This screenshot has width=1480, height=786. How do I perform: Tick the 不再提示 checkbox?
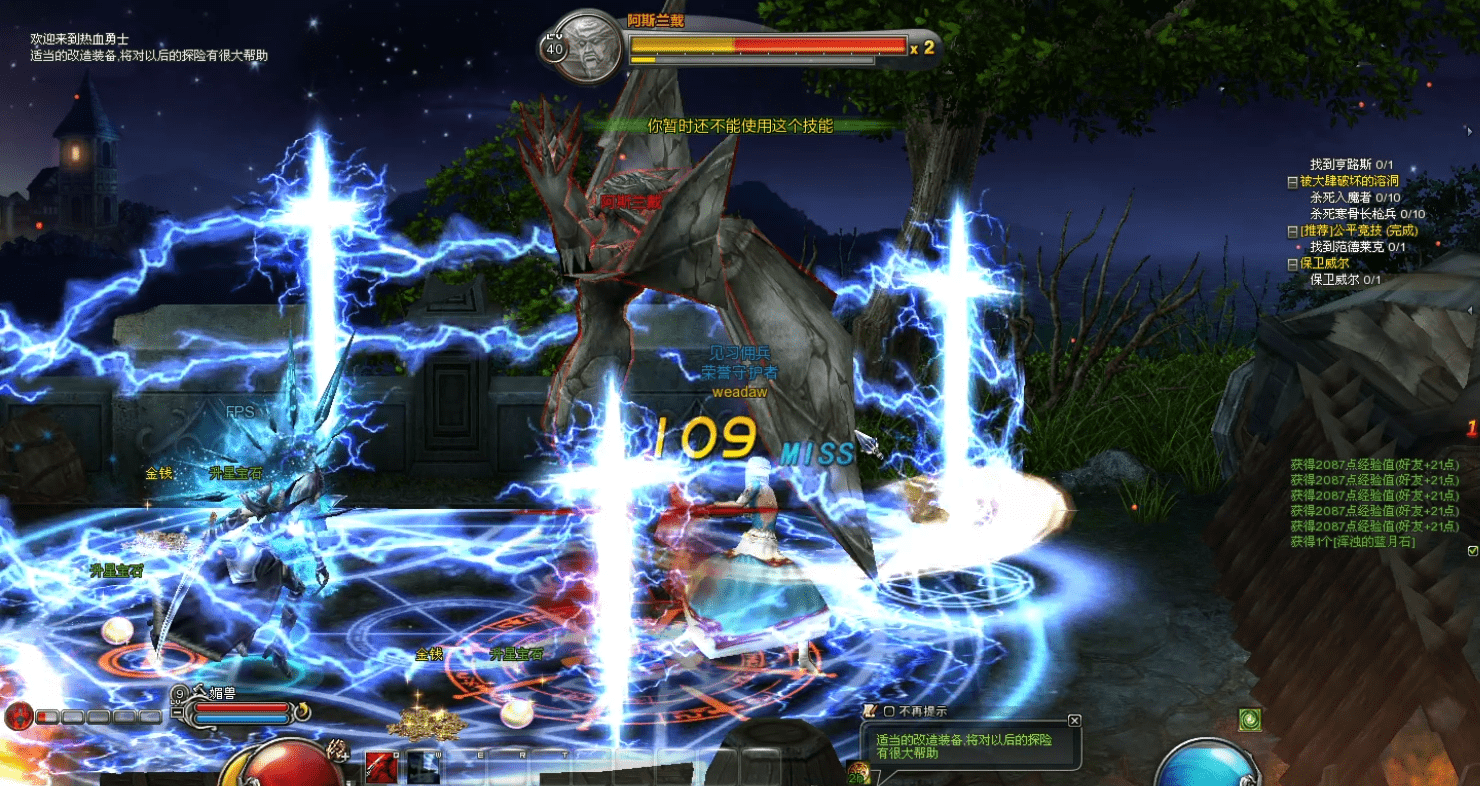click(888, 711)
